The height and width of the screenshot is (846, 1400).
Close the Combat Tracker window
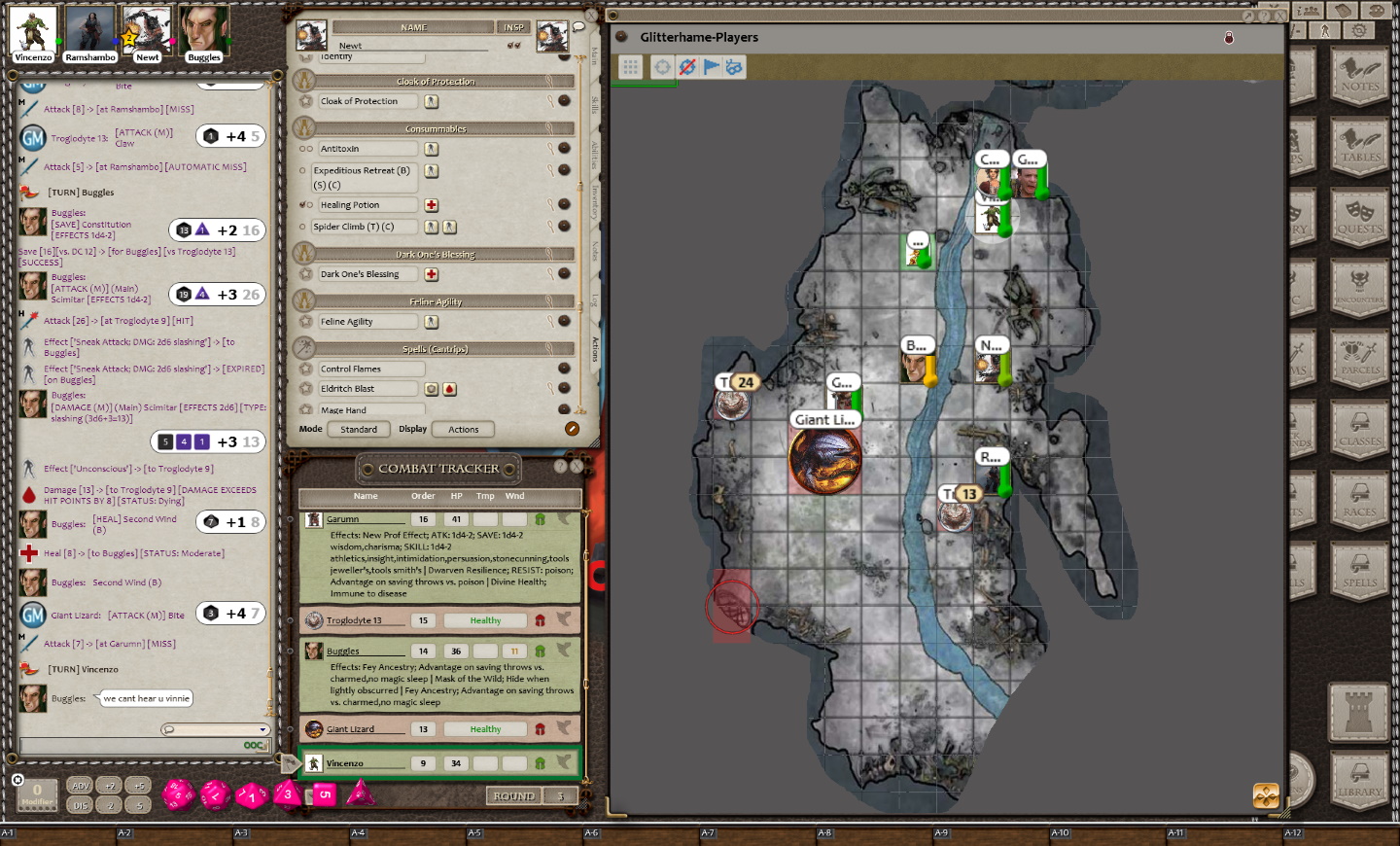click(x=577, y=467)
